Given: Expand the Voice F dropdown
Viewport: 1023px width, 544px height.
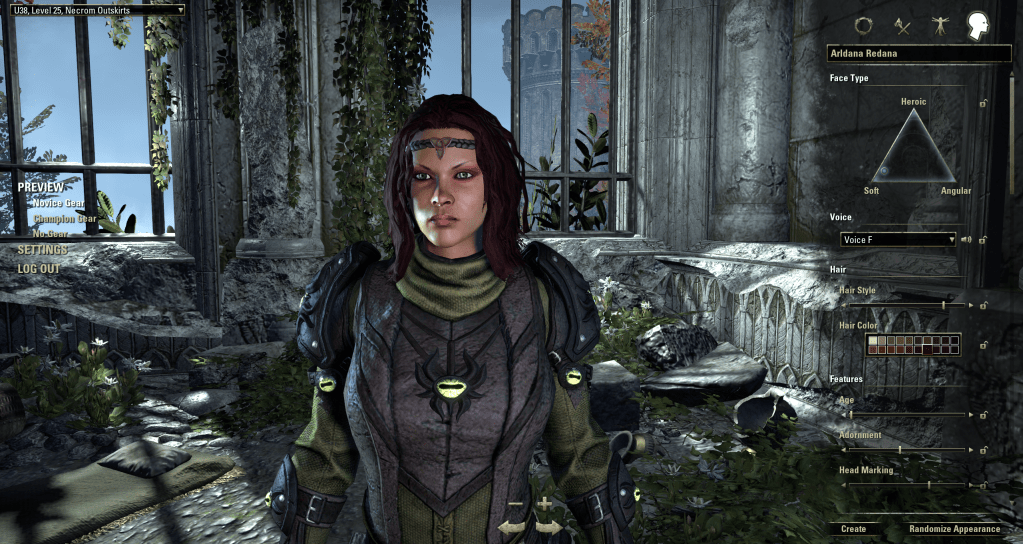Looking at the screenshot, I should [897, 240].
